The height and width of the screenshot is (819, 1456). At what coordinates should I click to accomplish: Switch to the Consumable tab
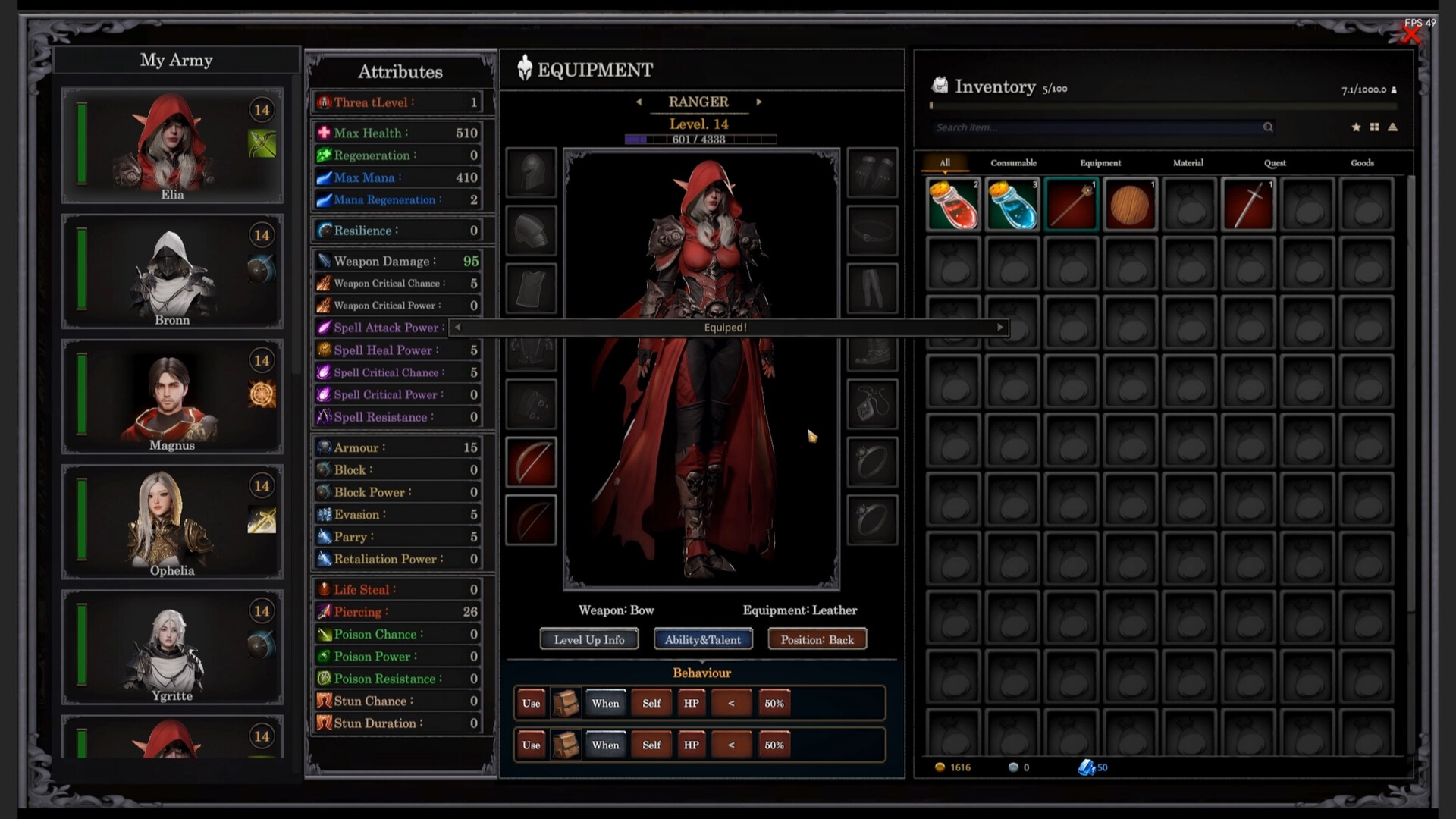[x=1012, y=162]
